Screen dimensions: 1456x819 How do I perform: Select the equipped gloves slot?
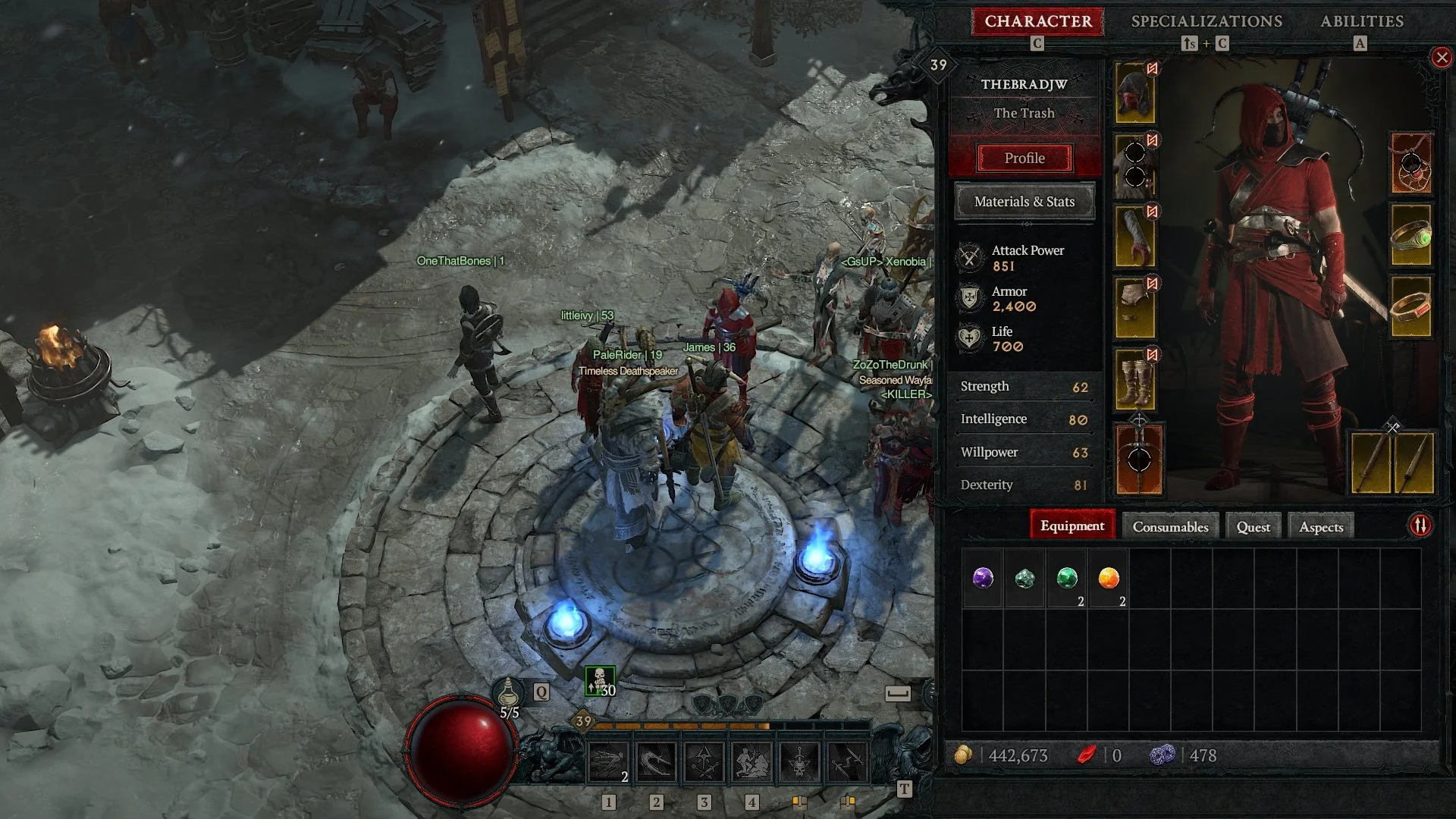point(1135,236)
